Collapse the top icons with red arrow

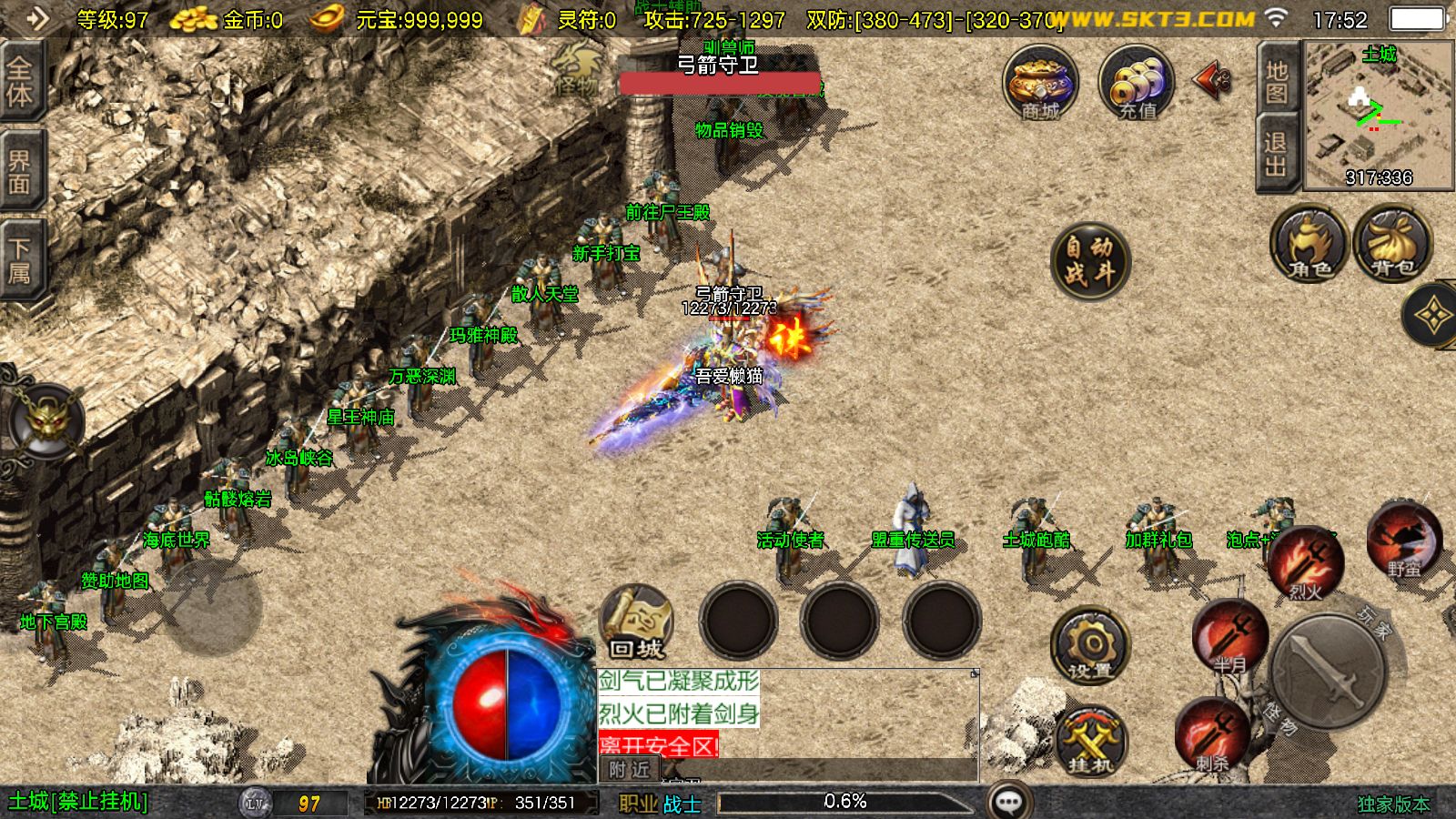pyautogui.click(x=1211, y=80)
